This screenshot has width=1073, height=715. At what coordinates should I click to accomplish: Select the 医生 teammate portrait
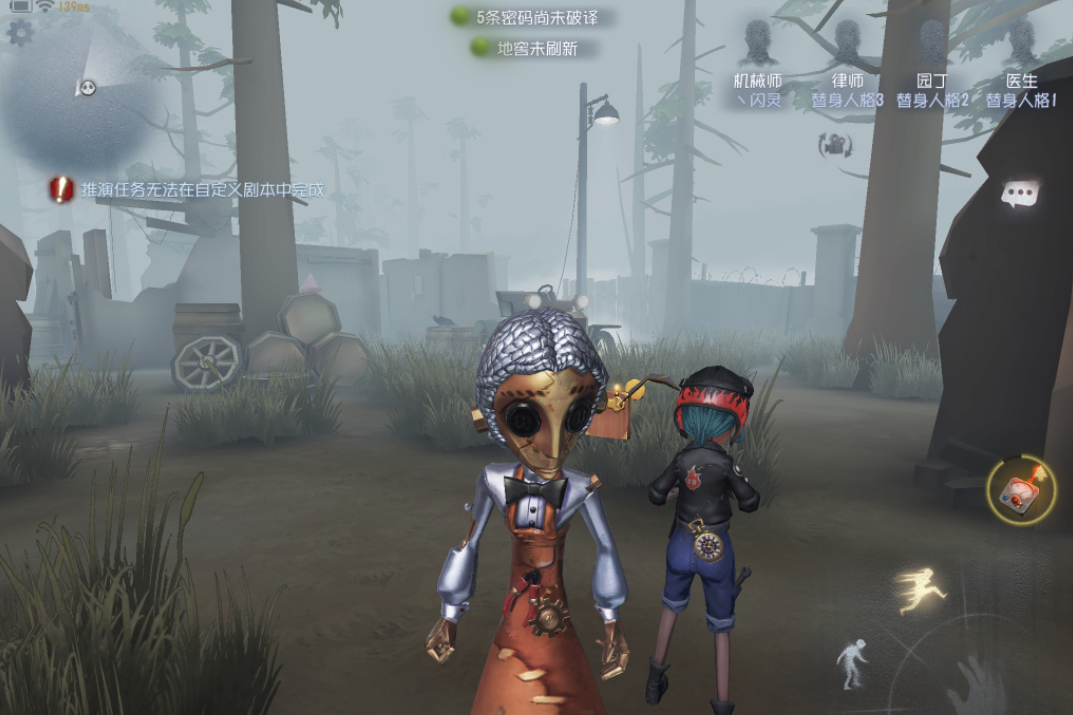1021,45
